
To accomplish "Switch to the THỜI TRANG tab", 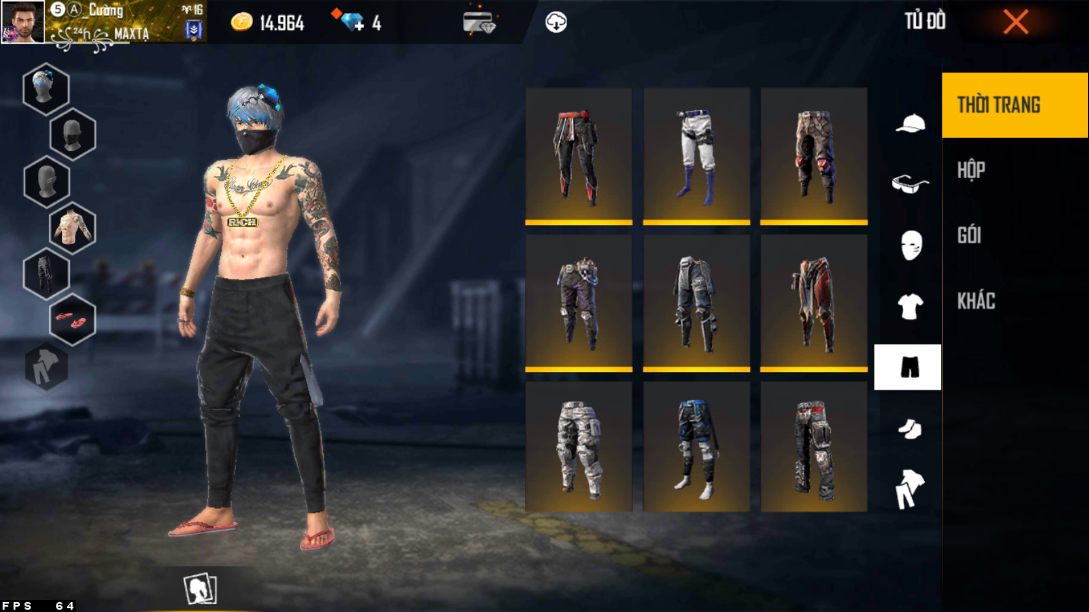I will [x=1014, y=105].
